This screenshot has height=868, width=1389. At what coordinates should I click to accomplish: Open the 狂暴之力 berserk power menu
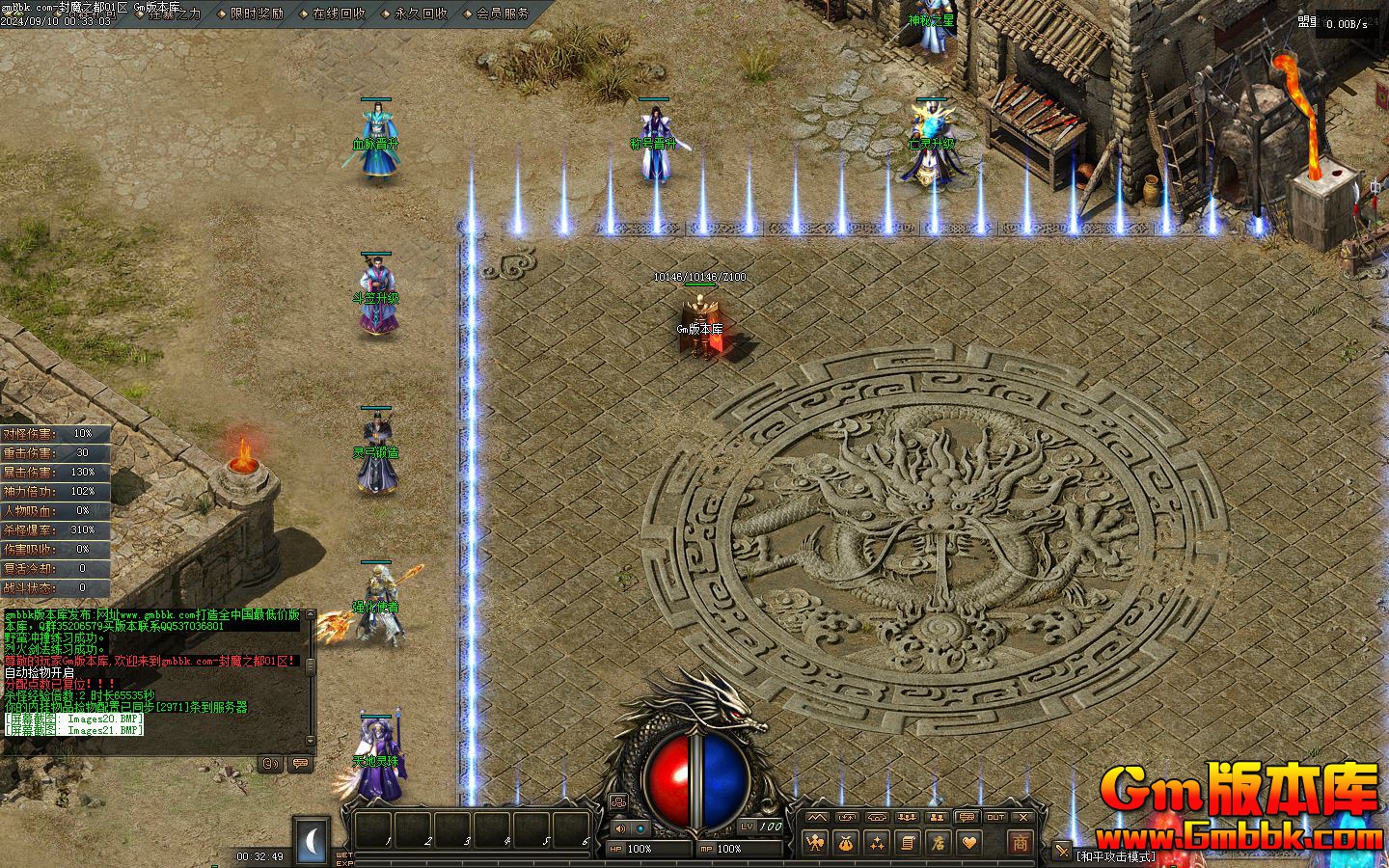175,14
